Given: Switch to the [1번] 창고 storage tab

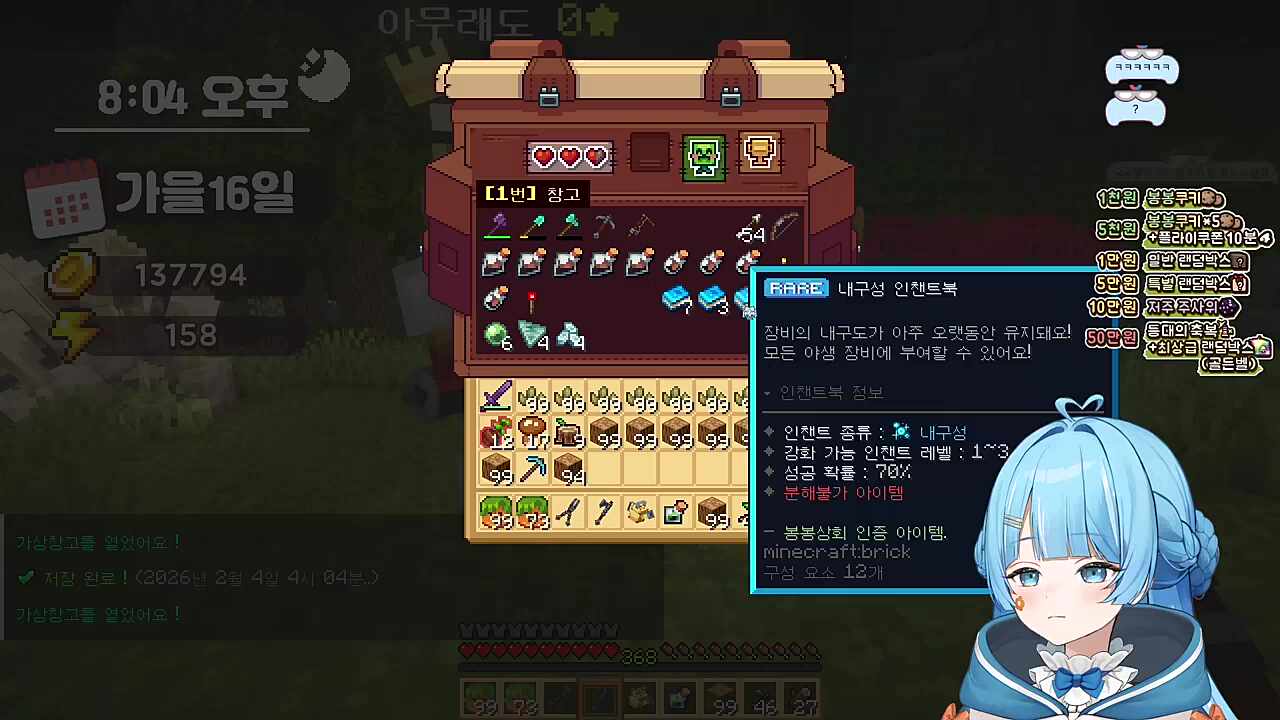Looking at the screenshot, I should (x=532, y=193).
